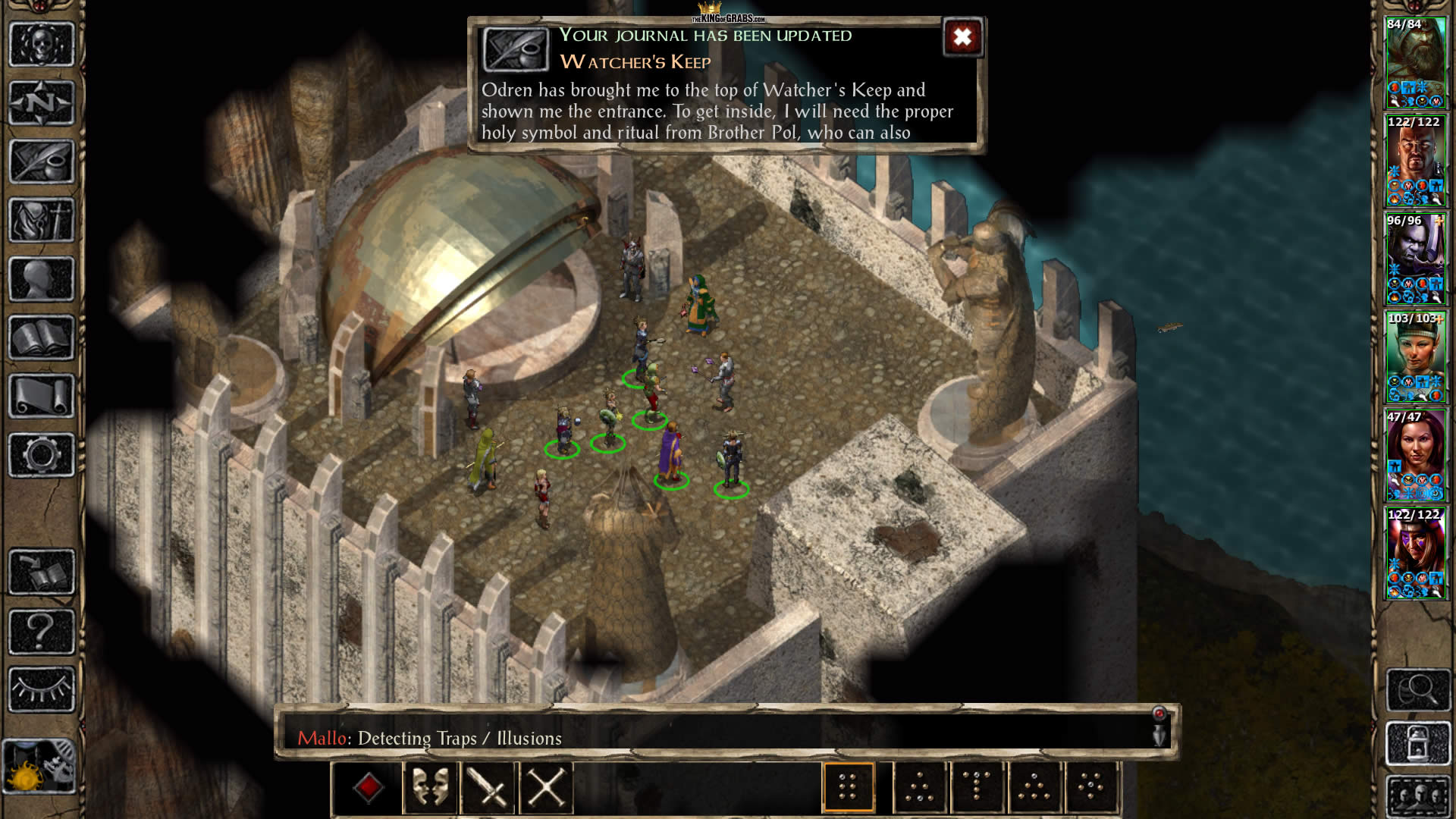Close the journal update popup

(x=962, y=37)
